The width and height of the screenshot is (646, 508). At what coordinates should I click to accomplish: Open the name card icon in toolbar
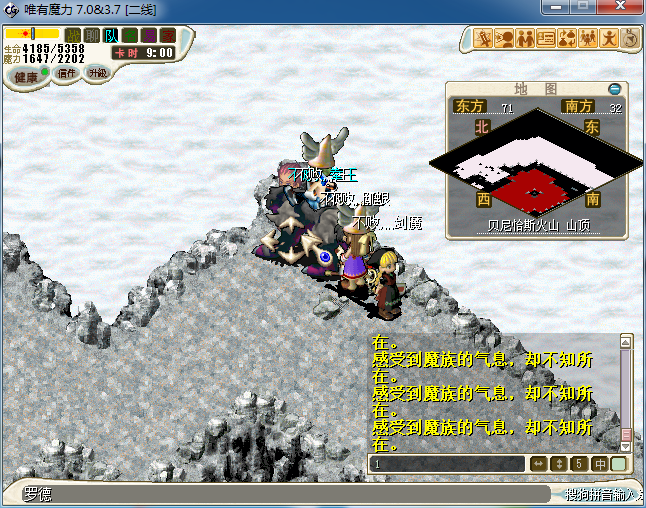point(546,39)
